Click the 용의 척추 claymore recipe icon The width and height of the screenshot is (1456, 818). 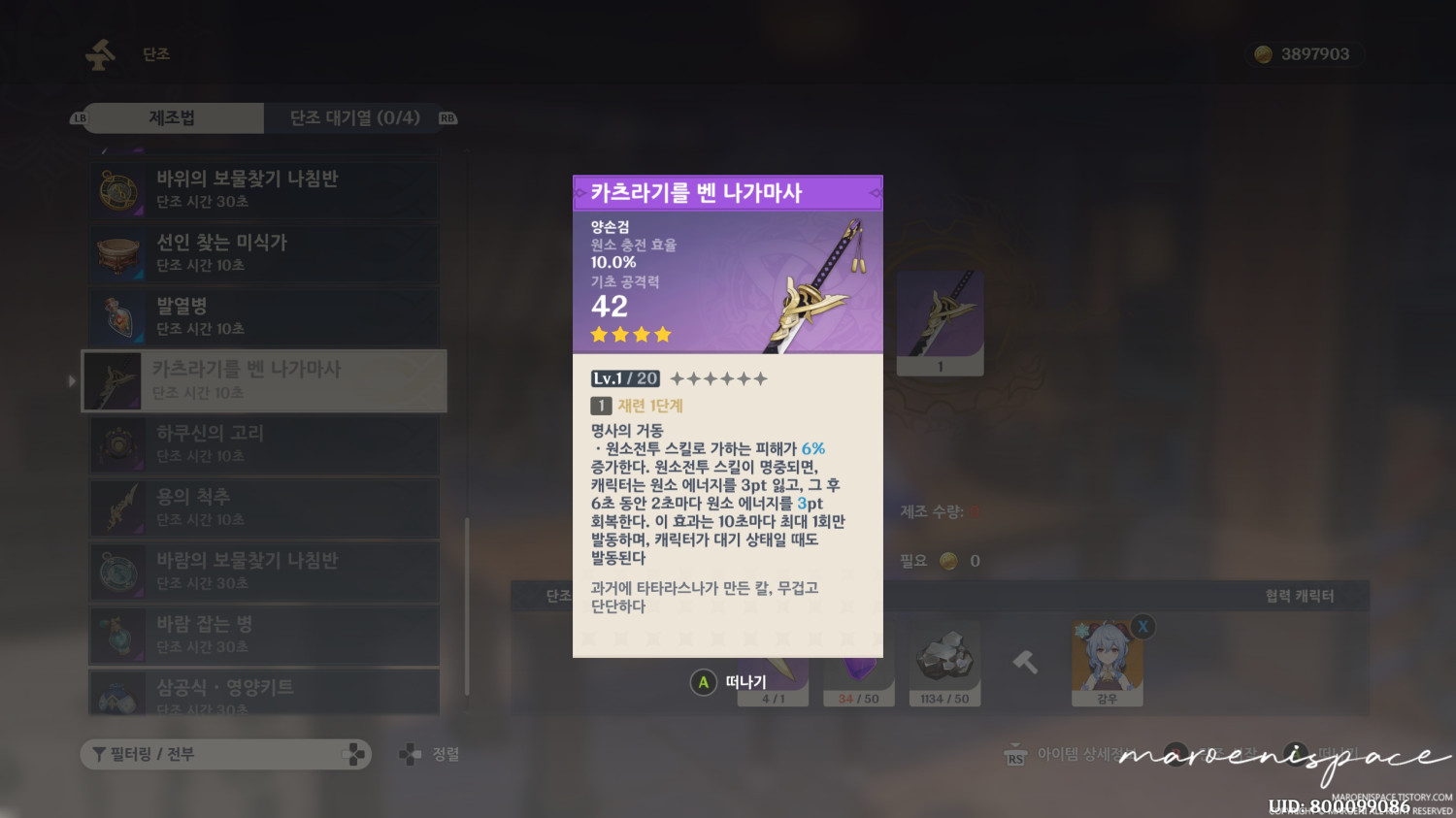[116, 507]
